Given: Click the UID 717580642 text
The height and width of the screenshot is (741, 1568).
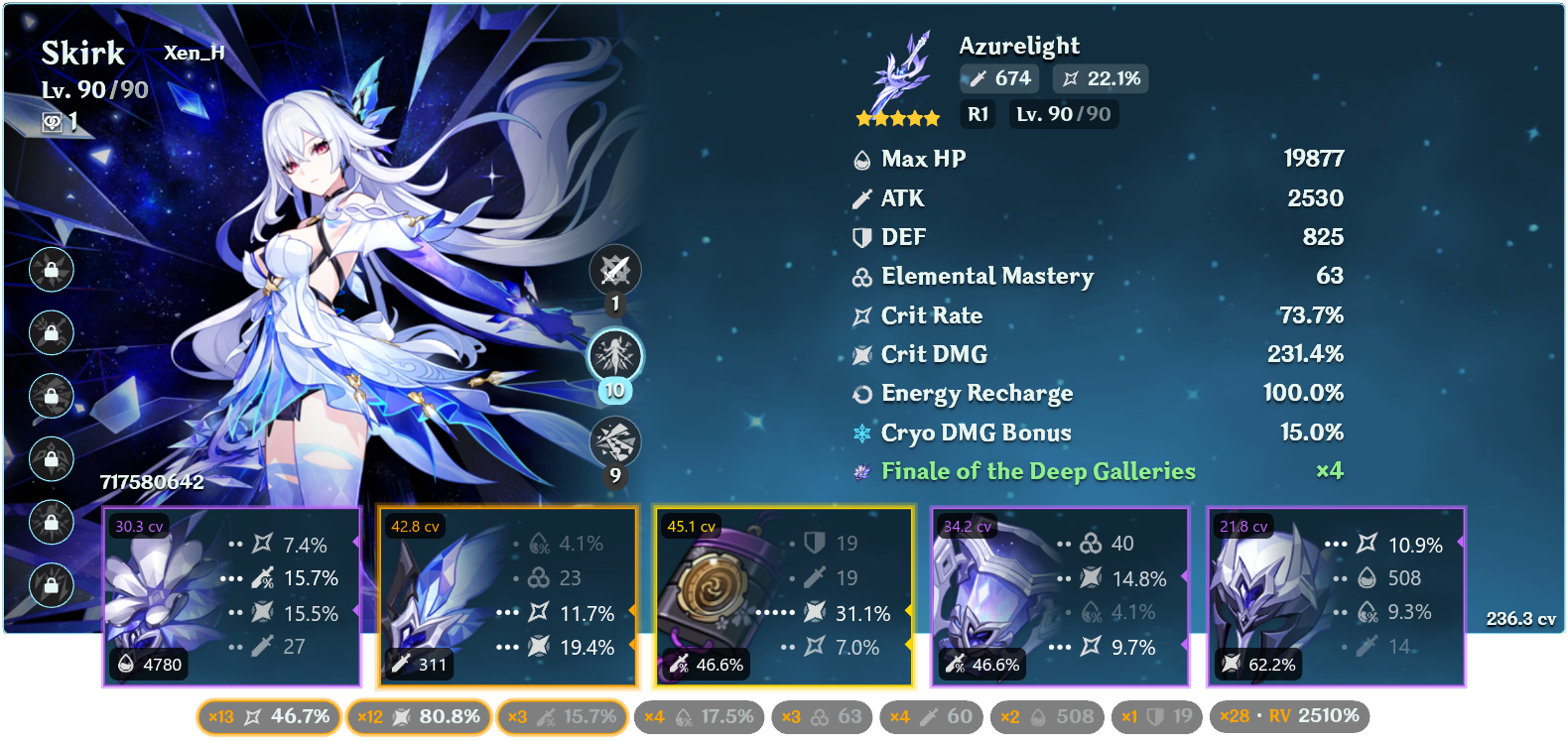Looking at the screenshot, I should tap(152, 483).
